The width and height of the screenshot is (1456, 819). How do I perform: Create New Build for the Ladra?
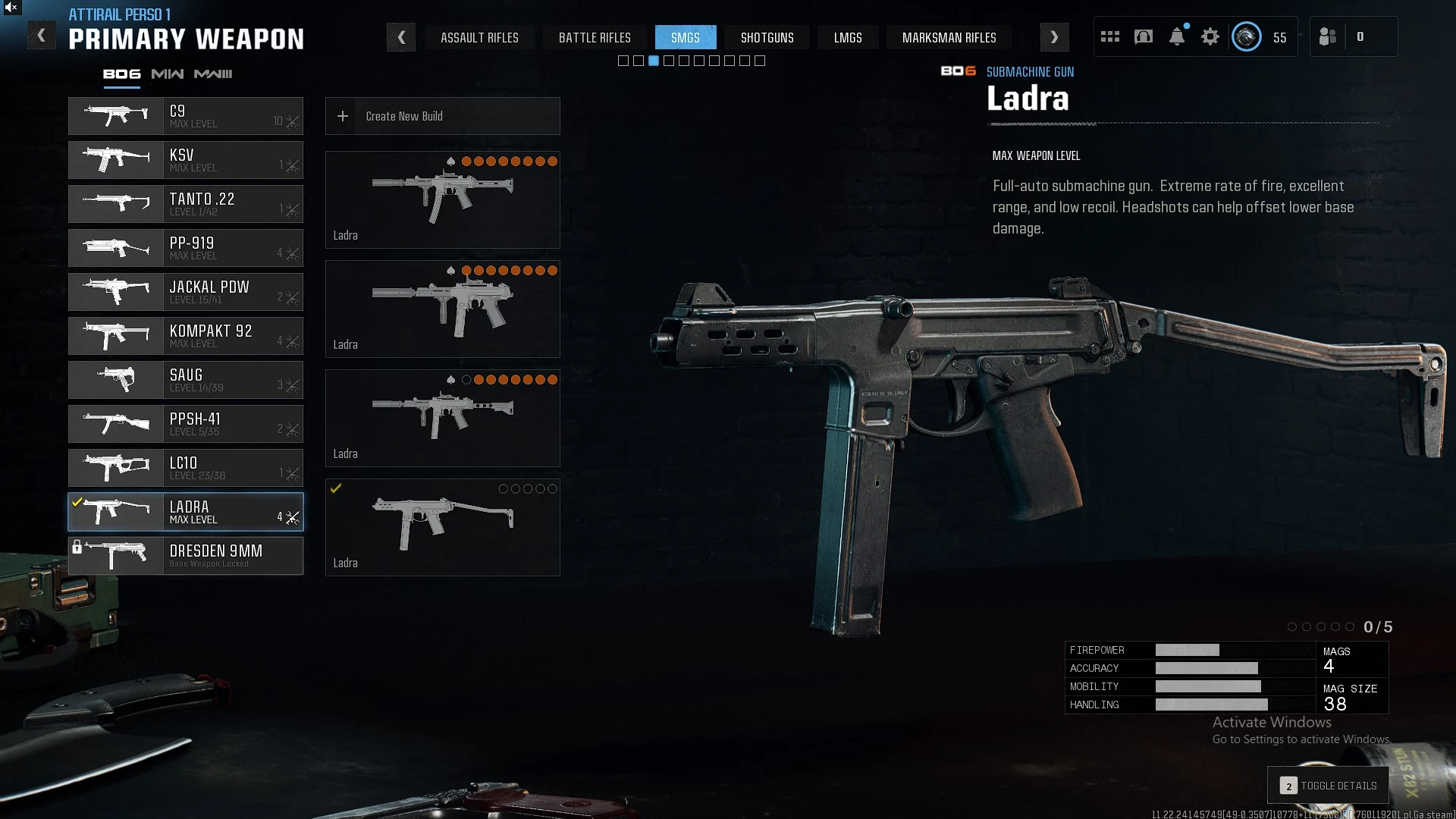coord(442,116)
